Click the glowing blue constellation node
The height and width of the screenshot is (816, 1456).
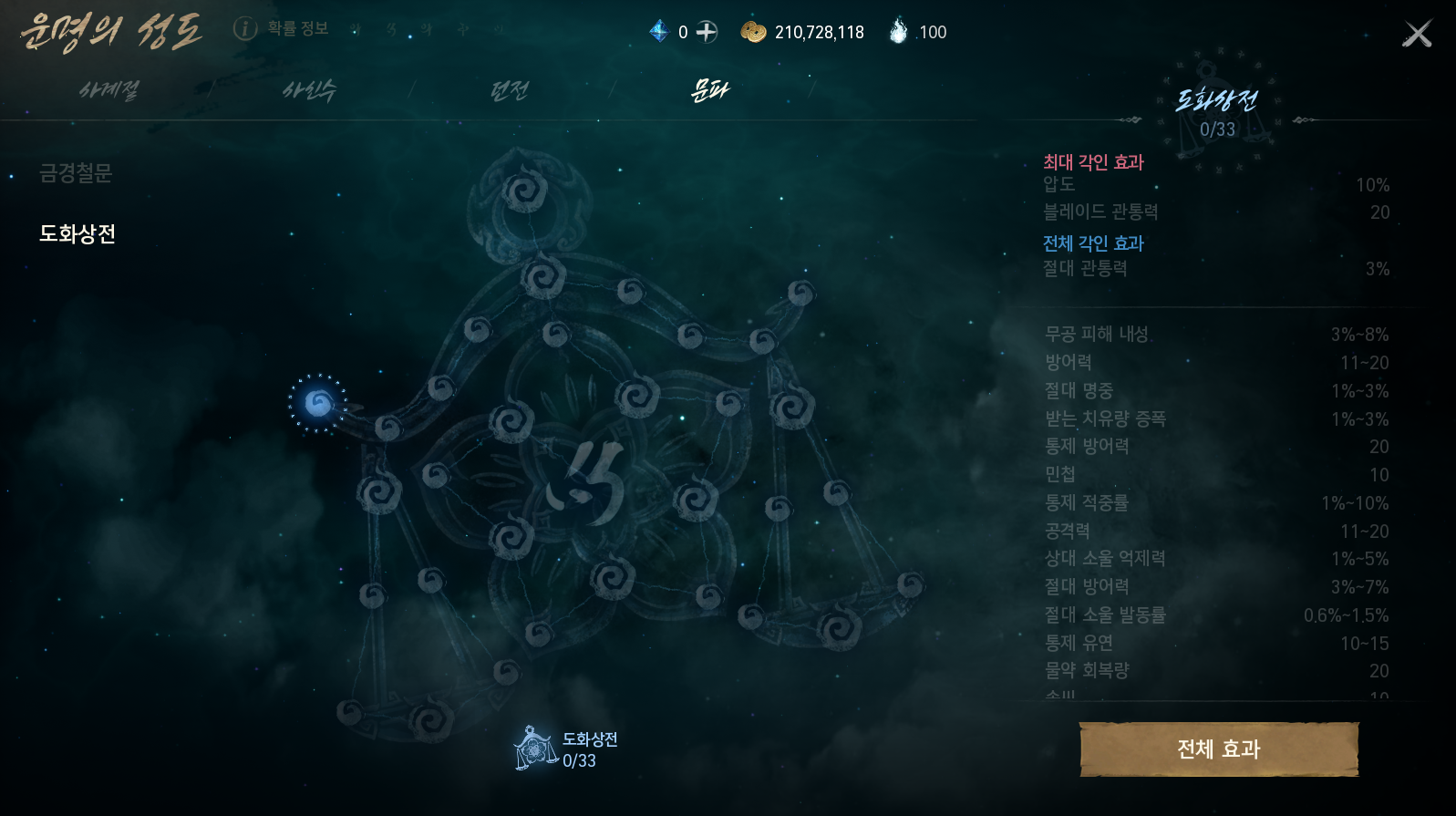[318, 402]
